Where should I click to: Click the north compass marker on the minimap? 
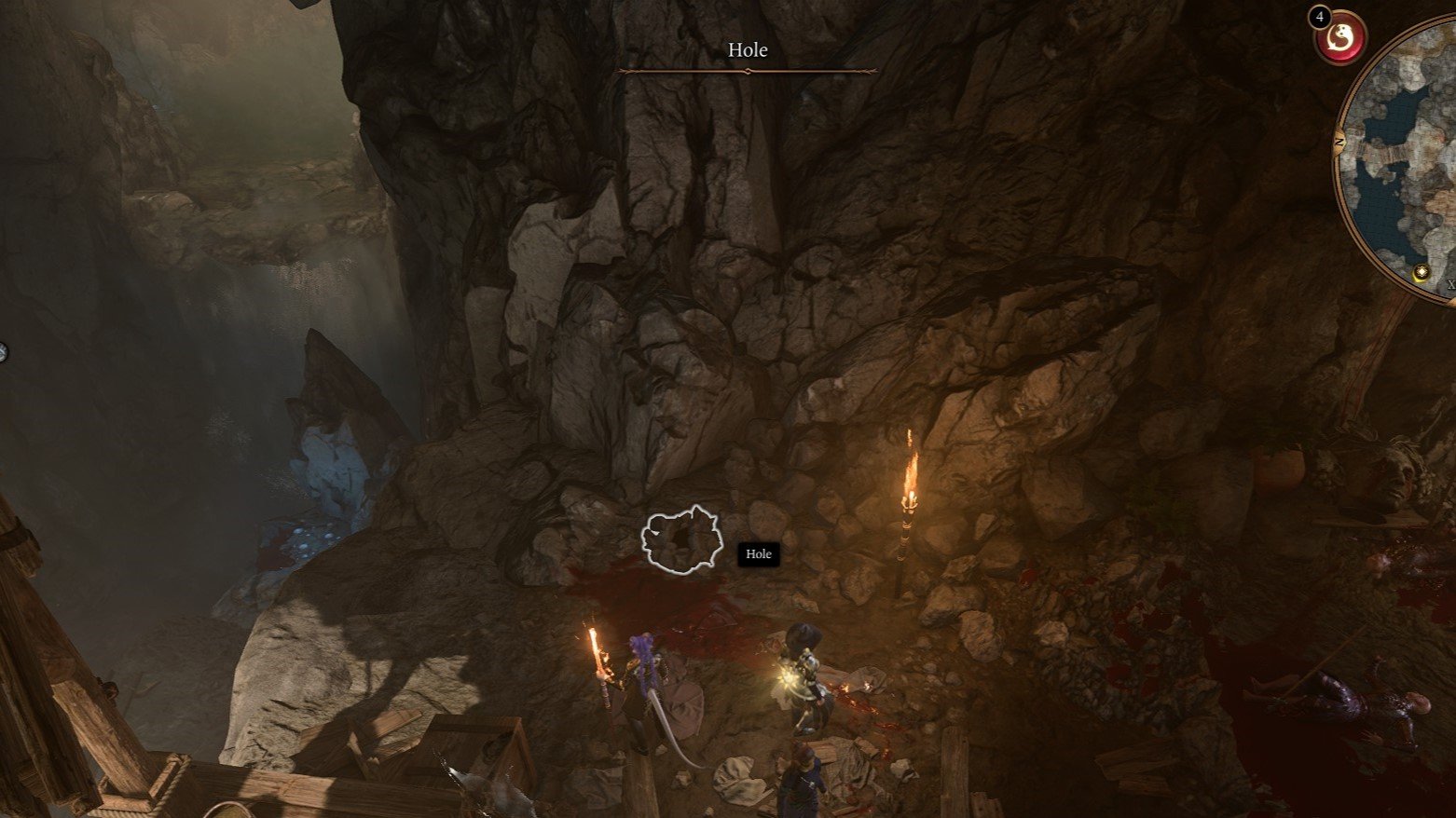tap(1340, 143)
